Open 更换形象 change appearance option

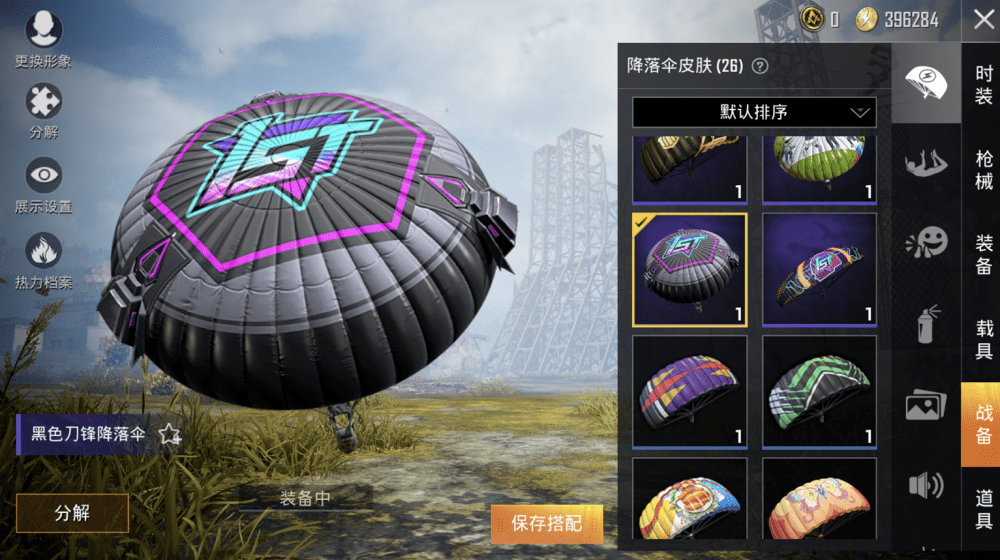(x=43, y=38)
